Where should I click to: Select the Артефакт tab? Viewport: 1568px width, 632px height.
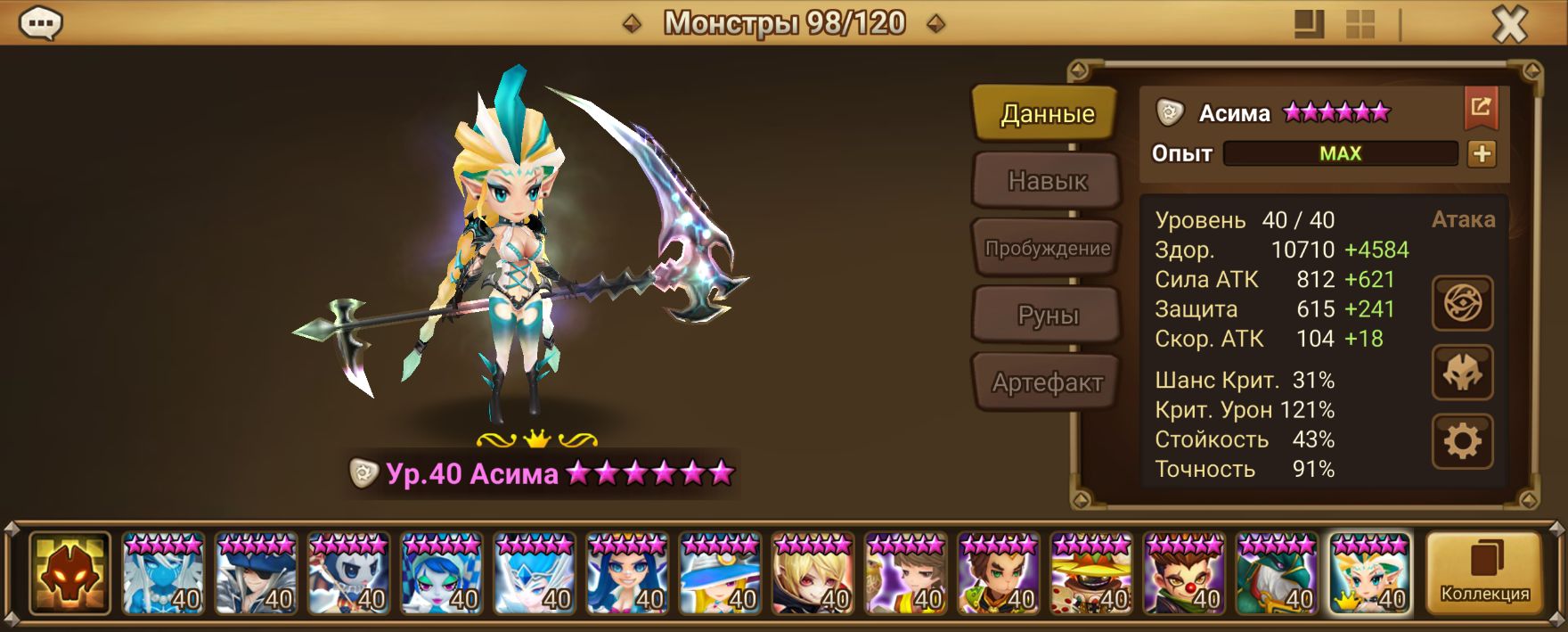click(1047, 382)
